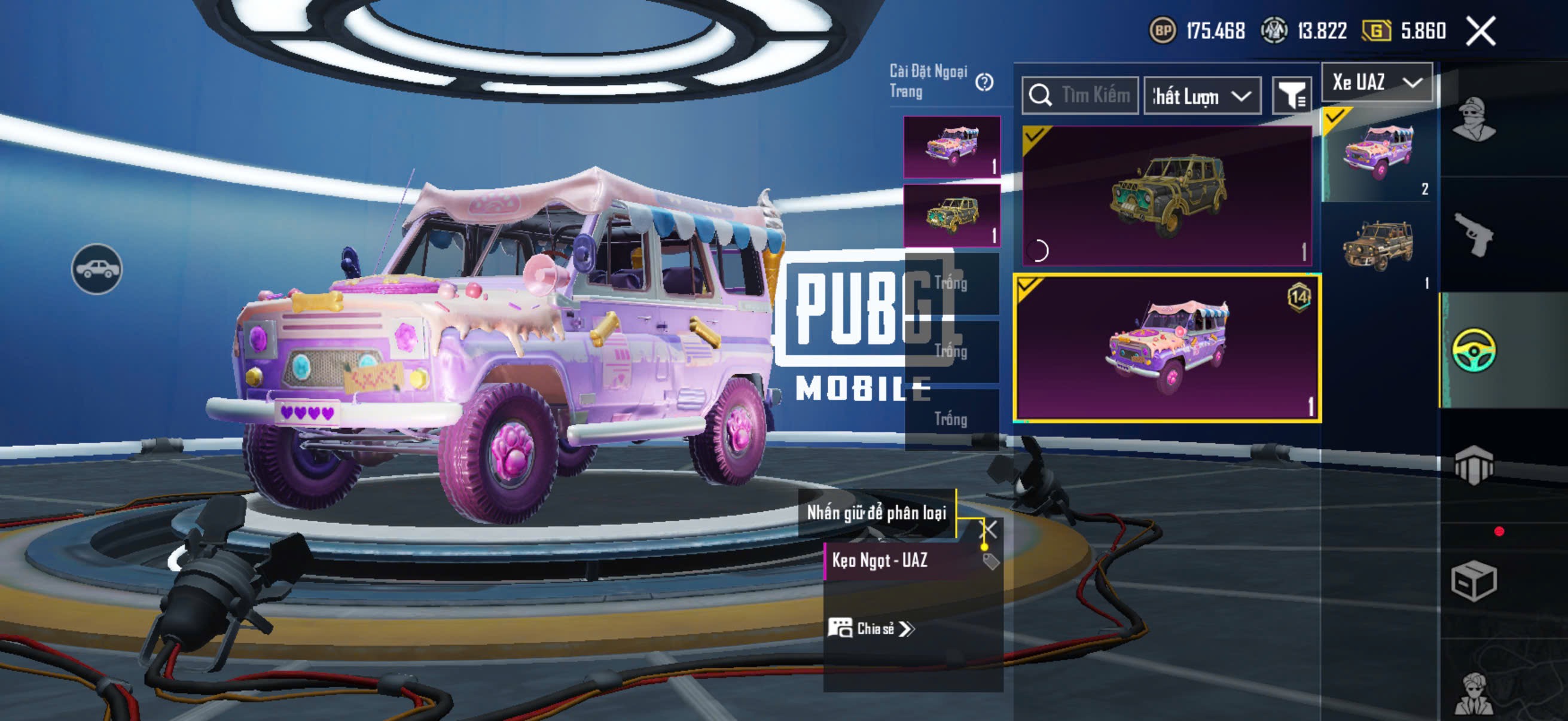This screenshot has height=721, width=1568.
Task: Choose the golden UAZ loadout slot
Action: pos(951,215)
